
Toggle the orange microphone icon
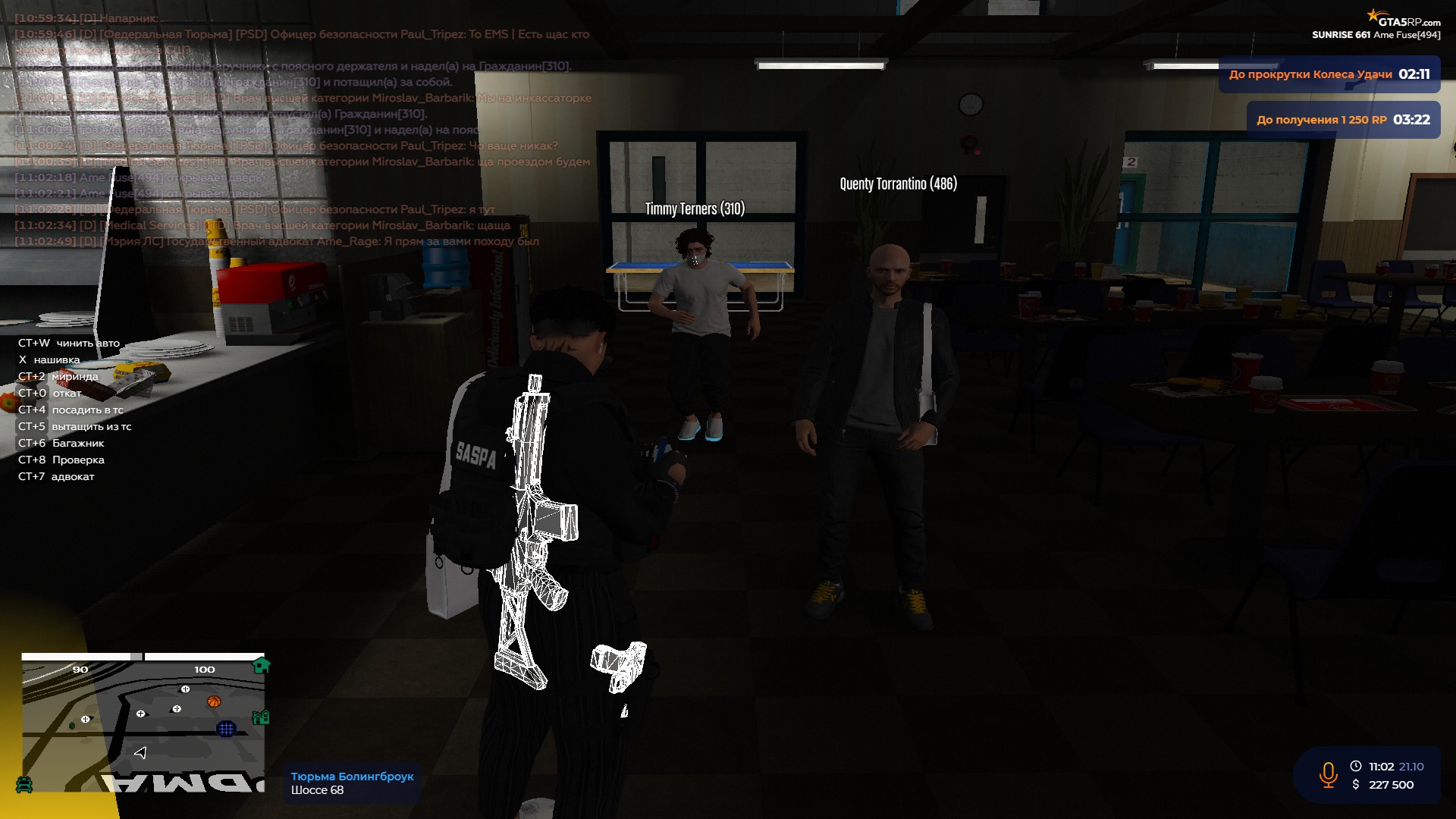pyautogui.click(x=1328, y=775)
